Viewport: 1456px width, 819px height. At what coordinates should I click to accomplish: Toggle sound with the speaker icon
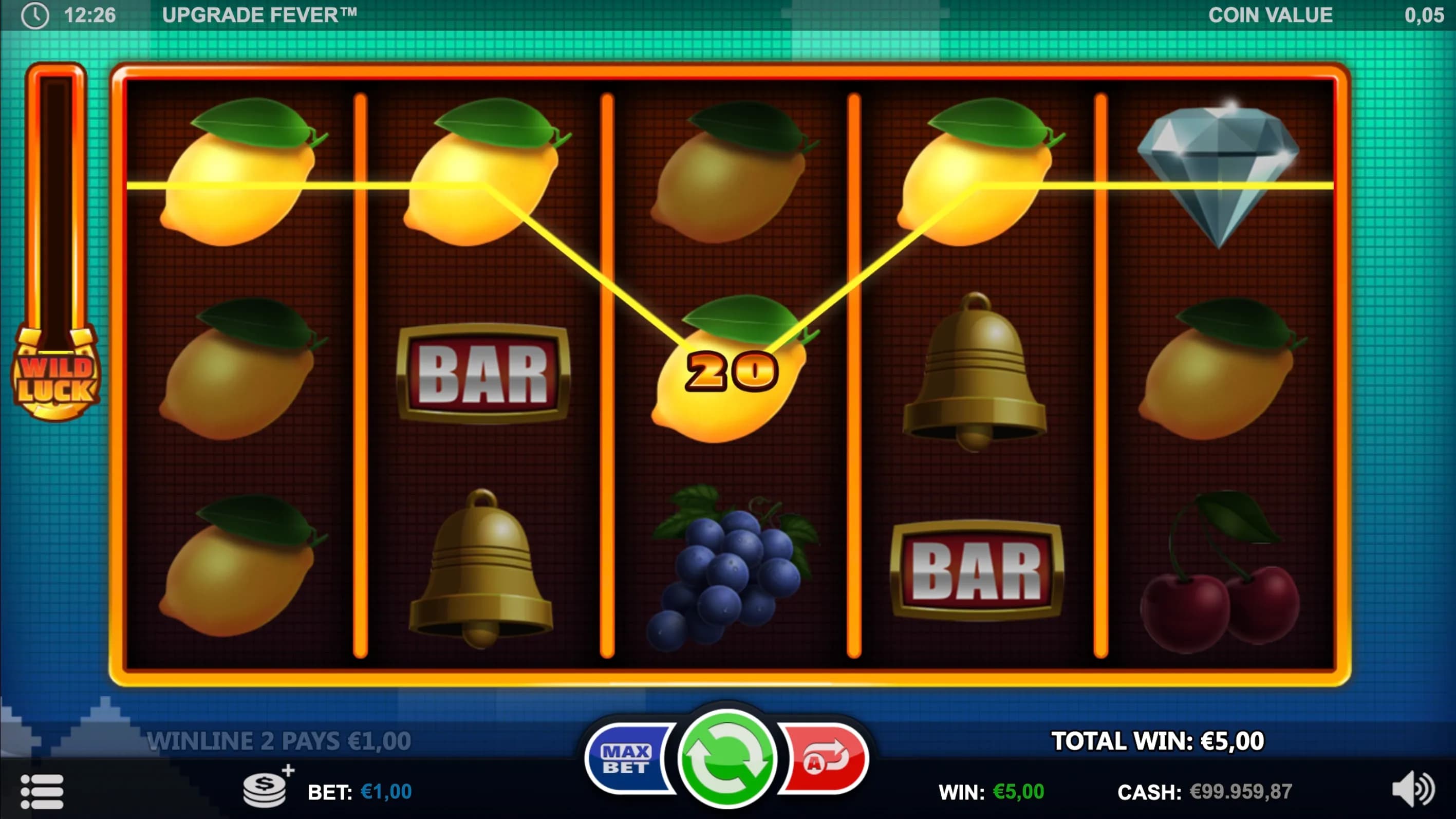point(1412,789)
